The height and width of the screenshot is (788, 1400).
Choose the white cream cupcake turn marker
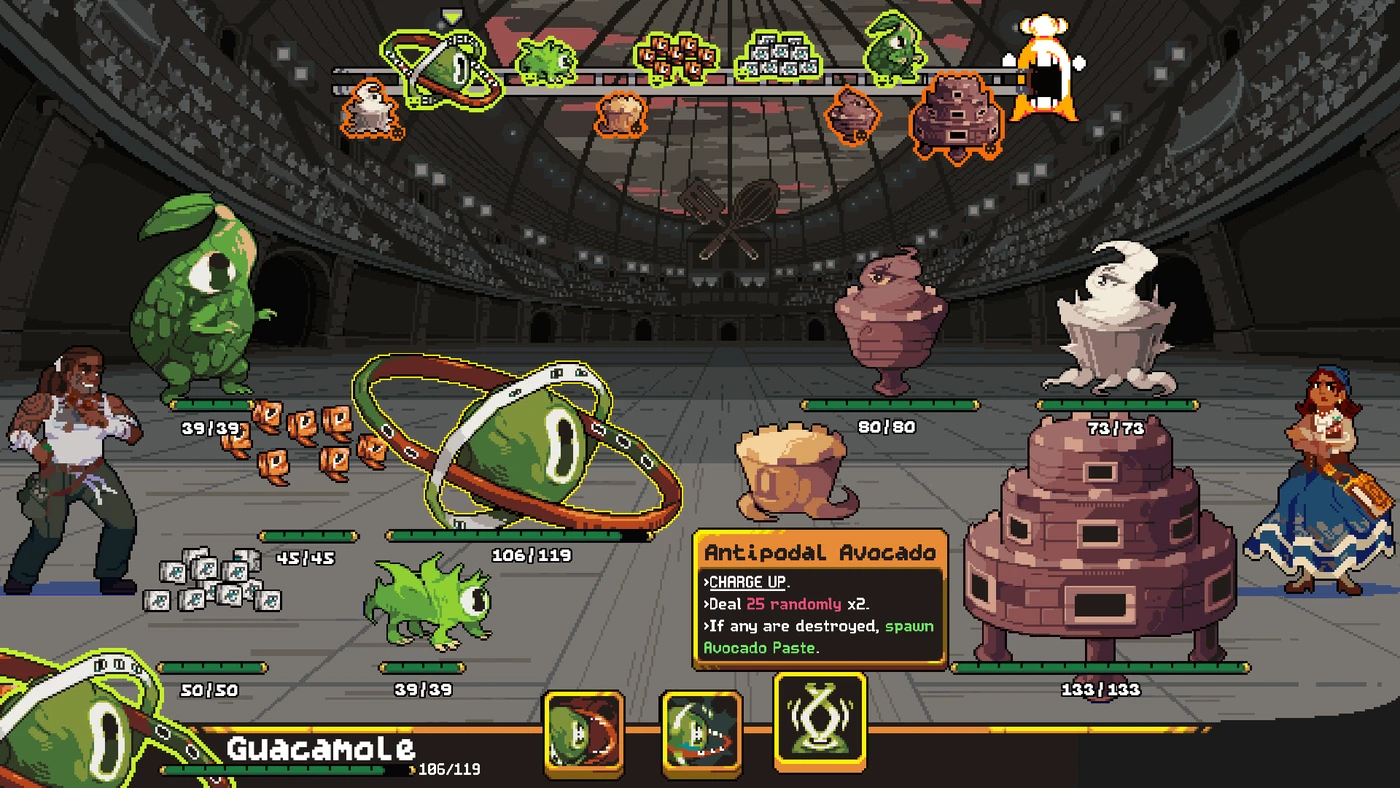tap(369, 108)
